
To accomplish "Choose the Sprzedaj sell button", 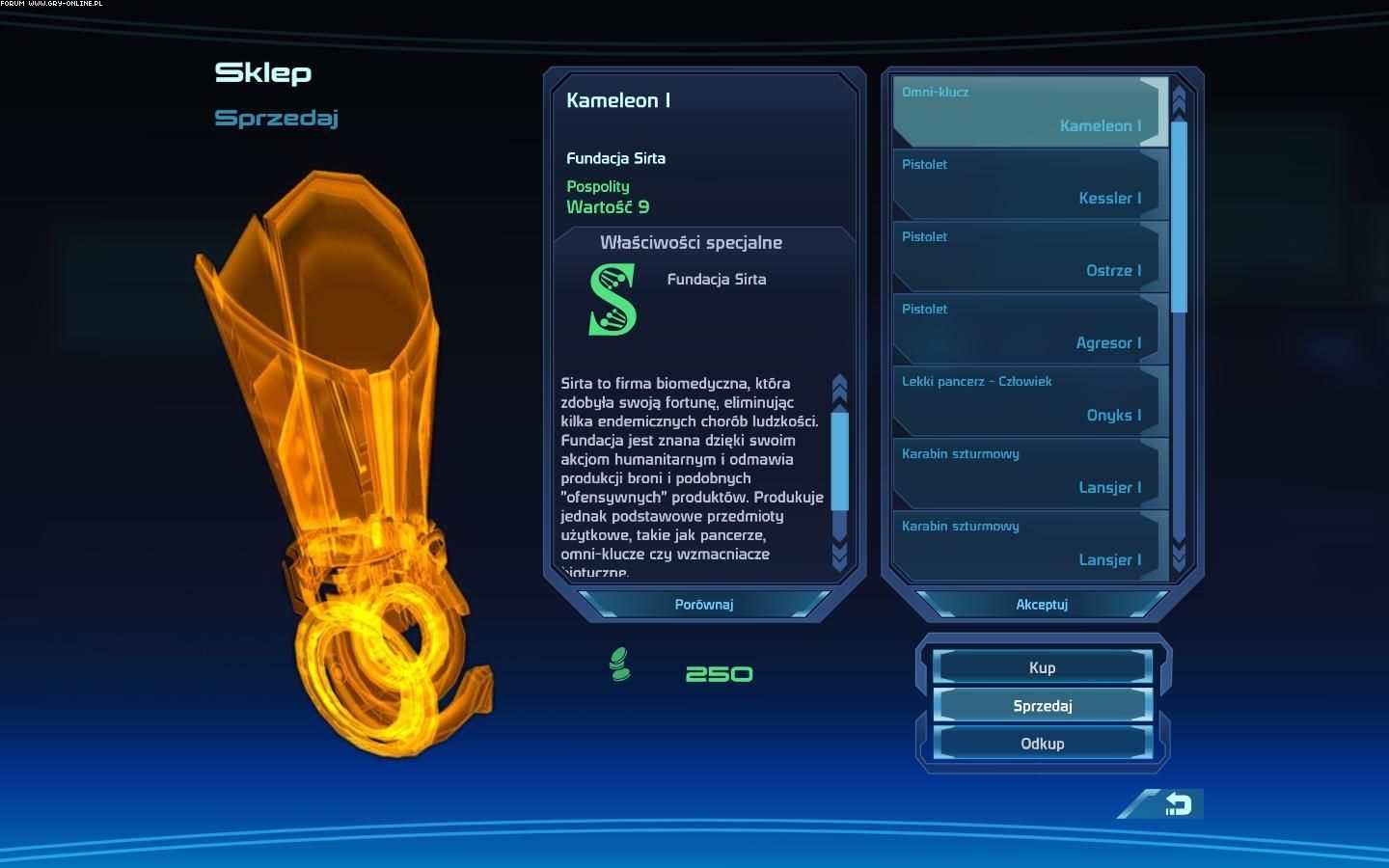I will pyautogui.click(x=1042, y=706).
